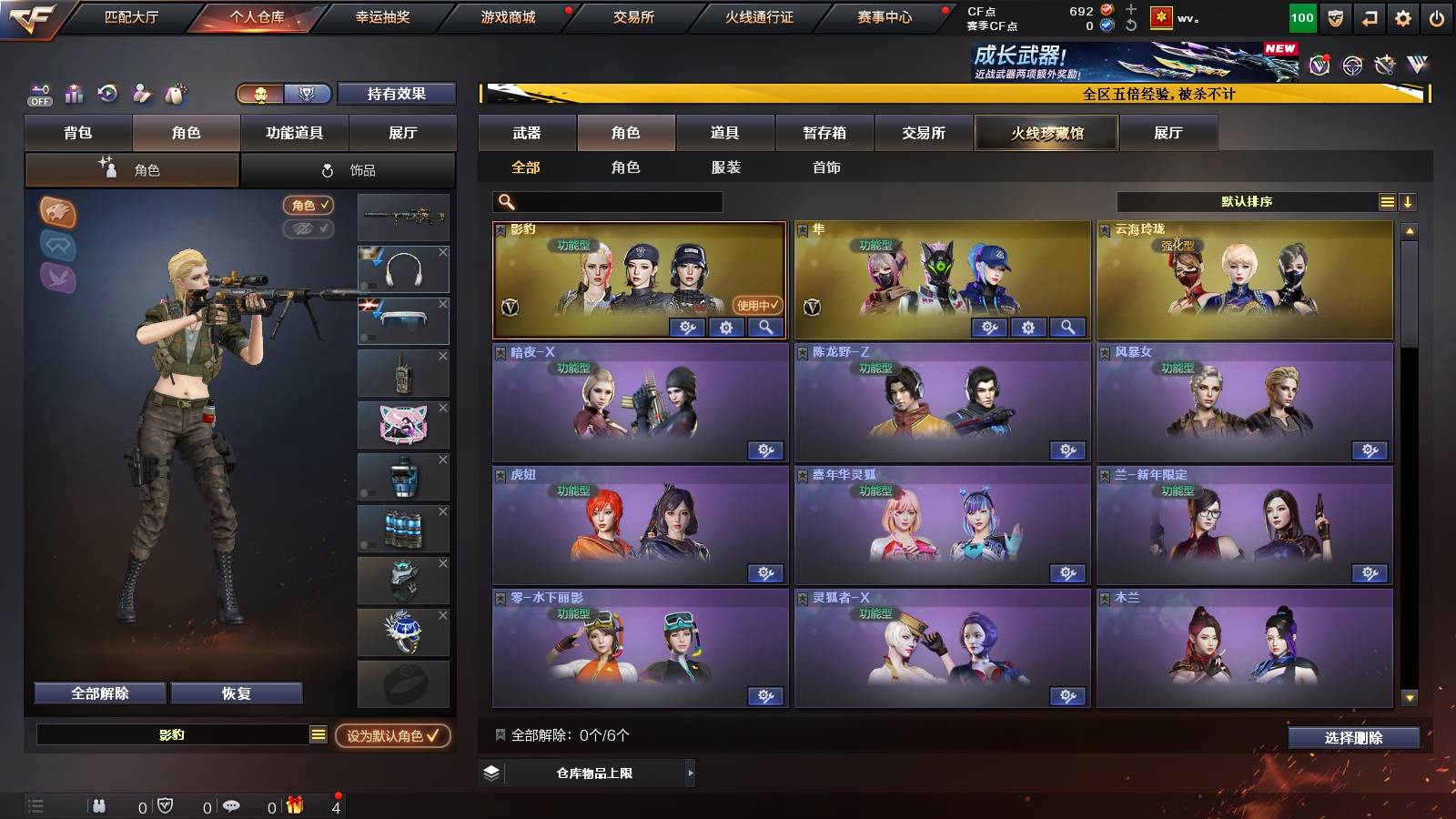This screenshot has width=1456, height=819.
Task: Open the 服装 sub-tab in the collection
Action: click(725, 167)
